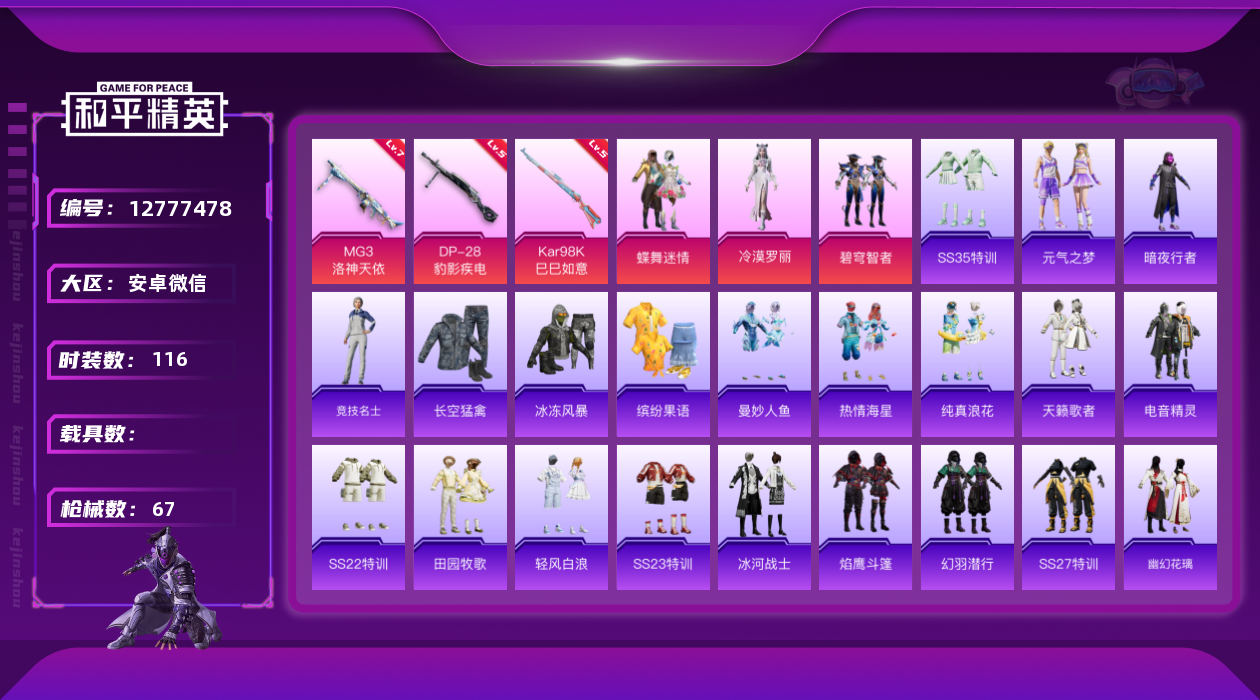The image size is (1260, 700).
Task: Choose the 天籁歌者 outfit card
Action: [1068, 364]
